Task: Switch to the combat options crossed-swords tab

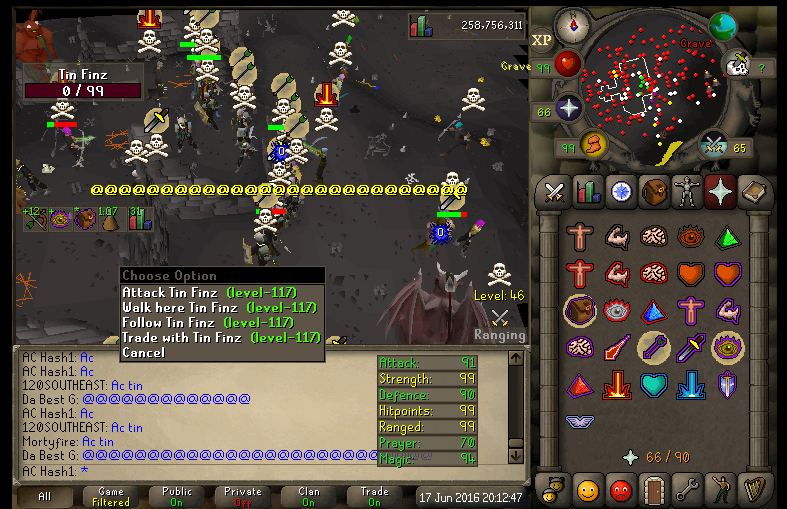Action: tap(554, 191)
